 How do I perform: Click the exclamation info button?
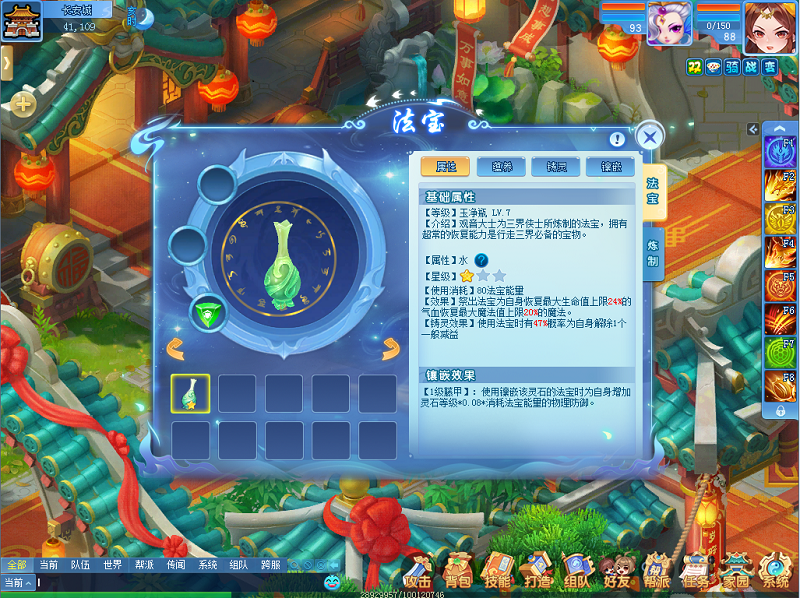(617, 139)
